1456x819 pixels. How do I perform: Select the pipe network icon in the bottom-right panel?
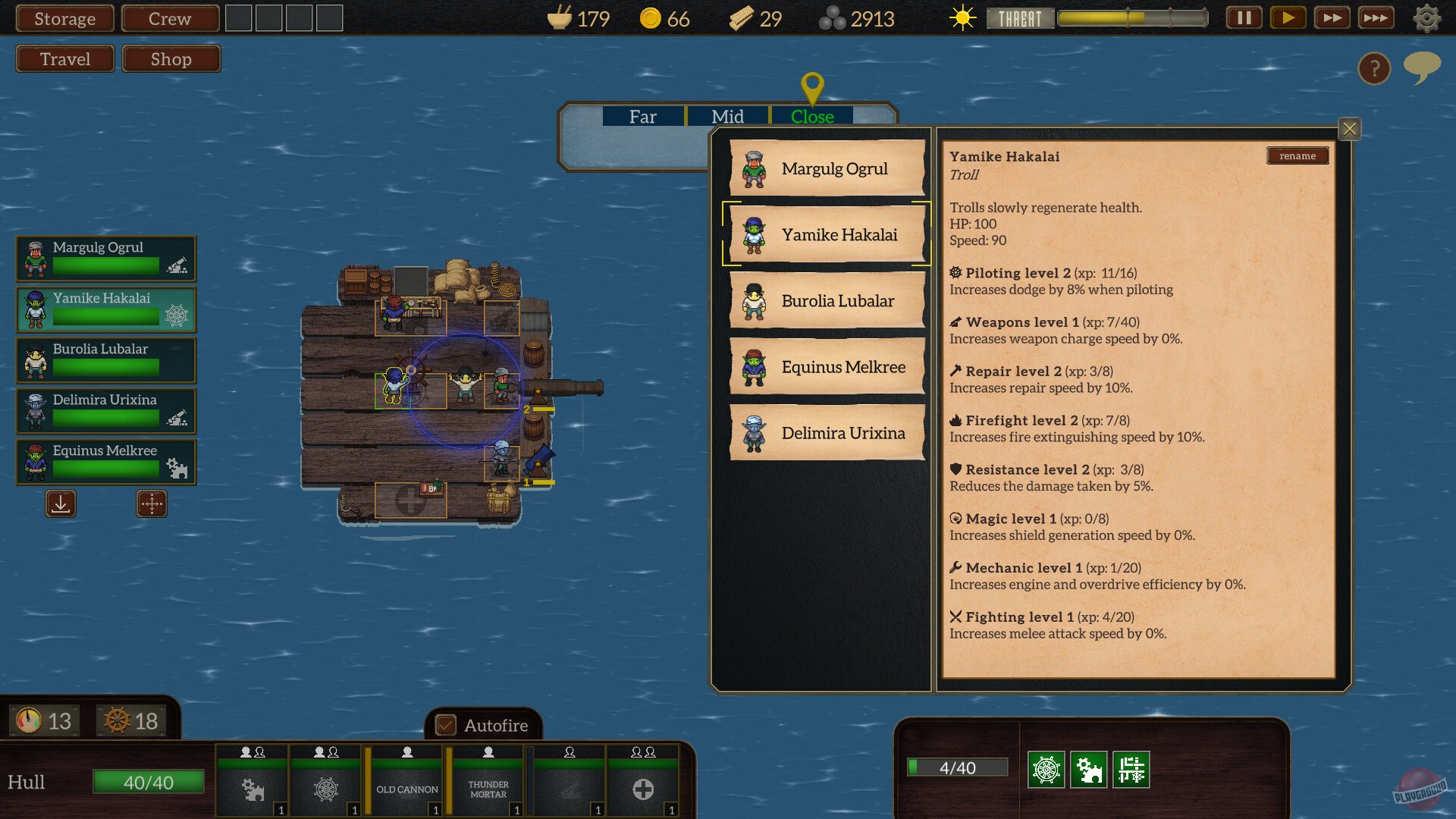click(x=1131, y=767)
